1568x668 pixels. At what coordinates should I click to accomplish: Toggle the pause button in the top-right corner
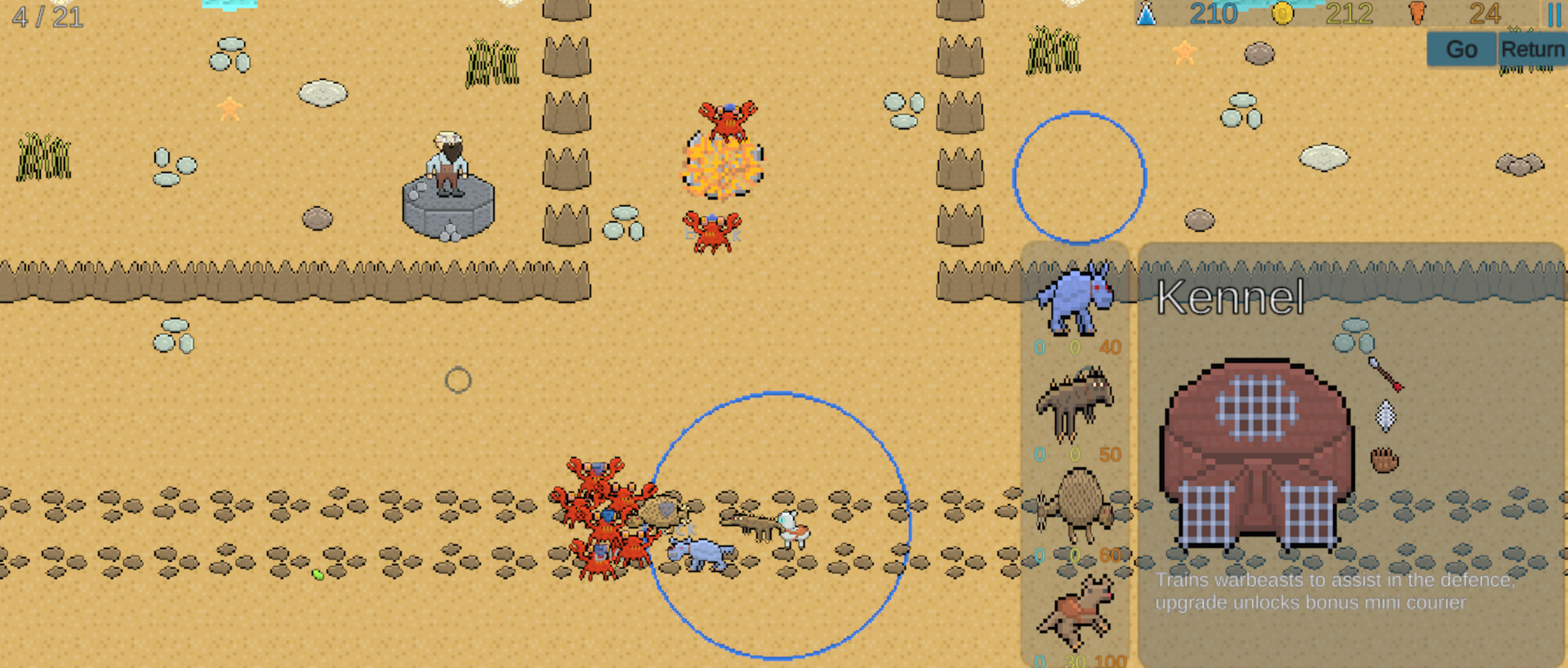click(1554, 15)
